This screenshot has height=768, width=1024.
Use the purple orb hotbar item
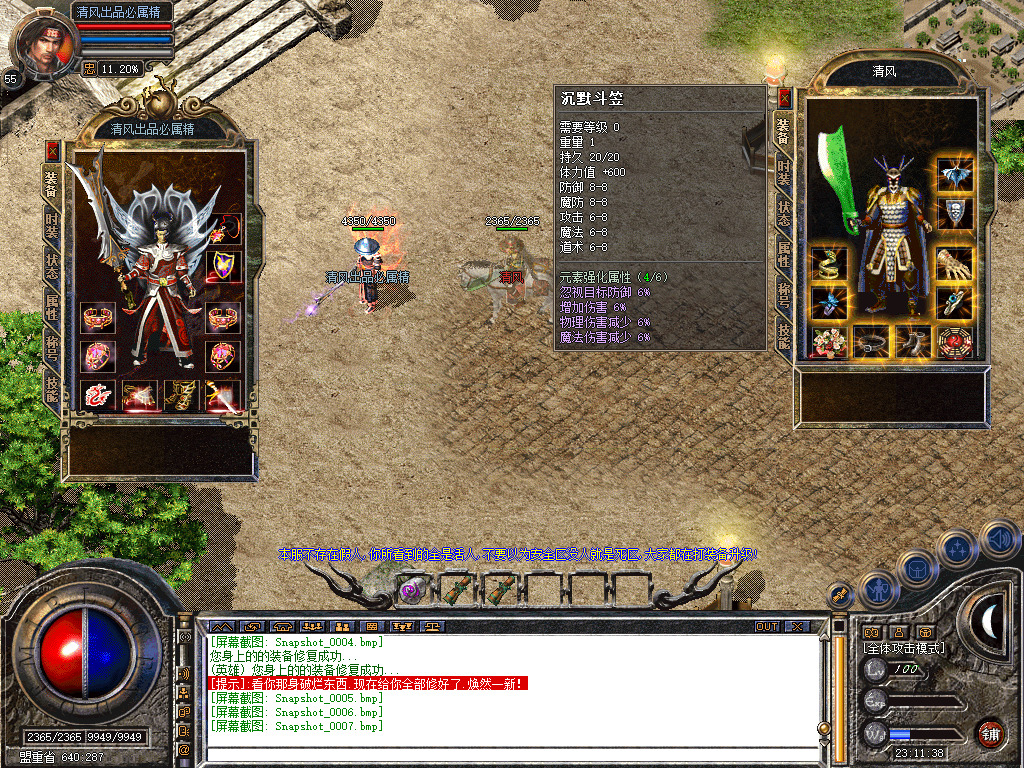tap(410, 590)
